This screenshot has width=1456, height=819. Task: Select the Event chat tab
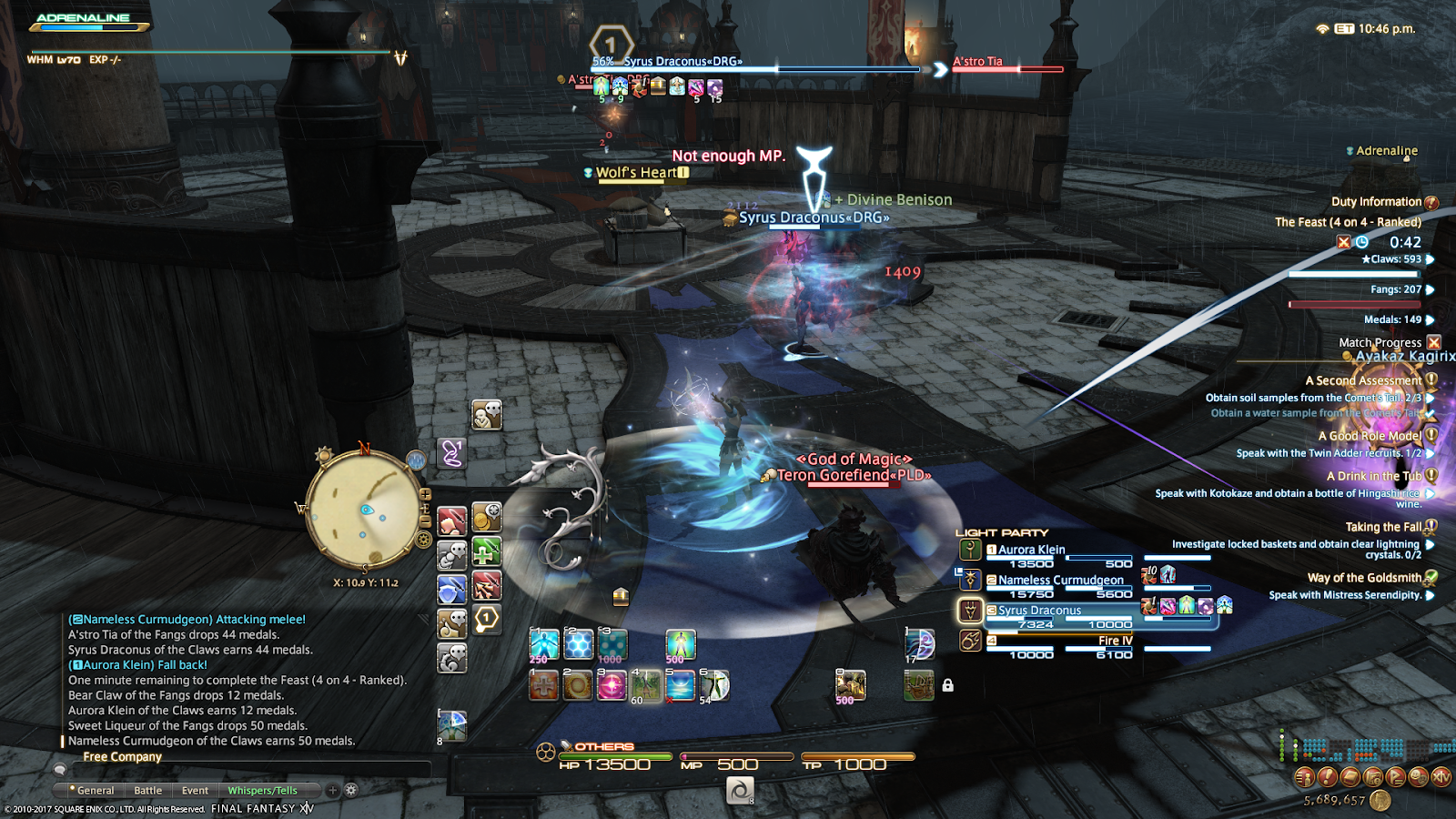point(195,791)
